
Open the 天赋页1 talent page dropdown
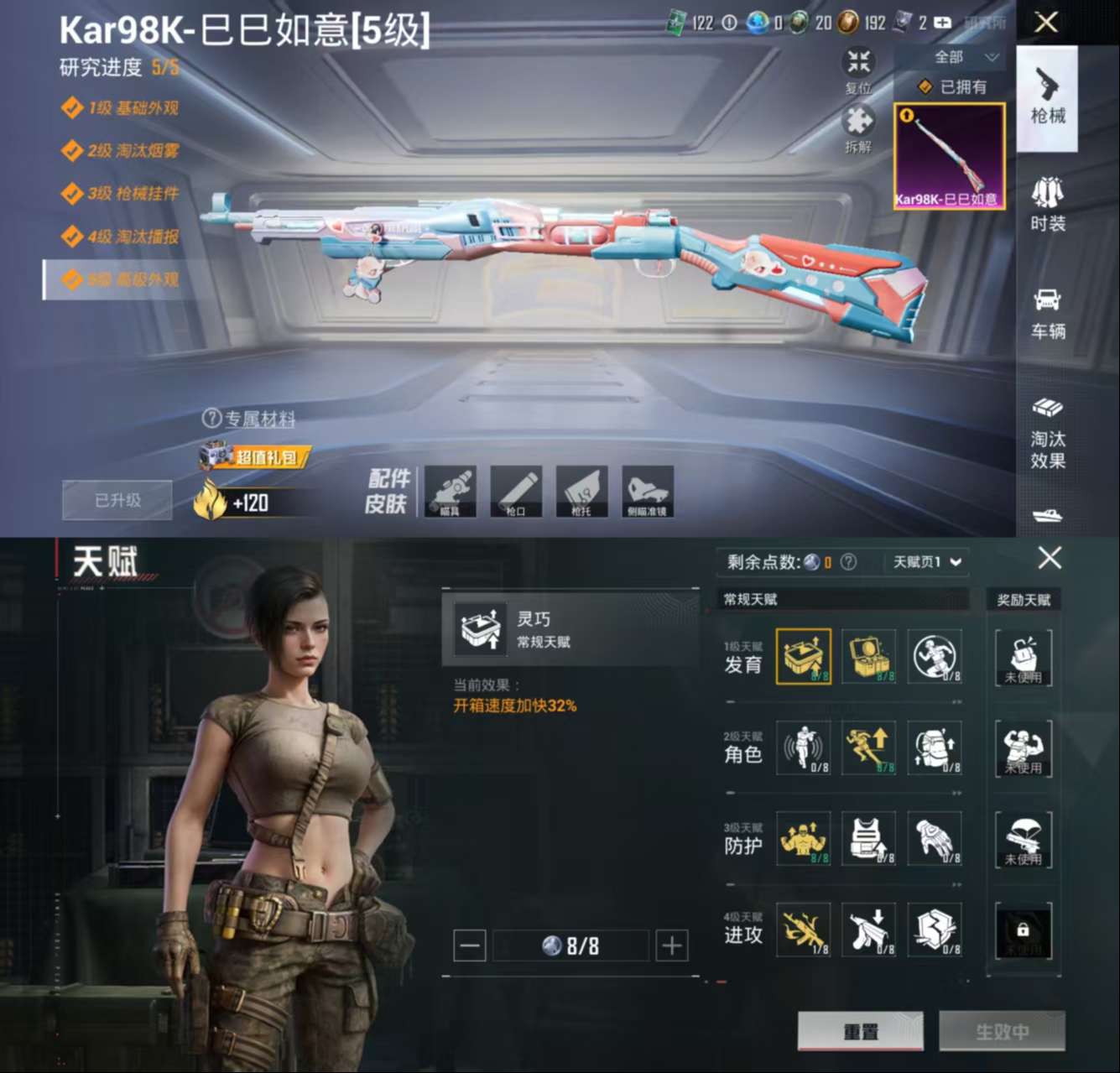point(926,562)
